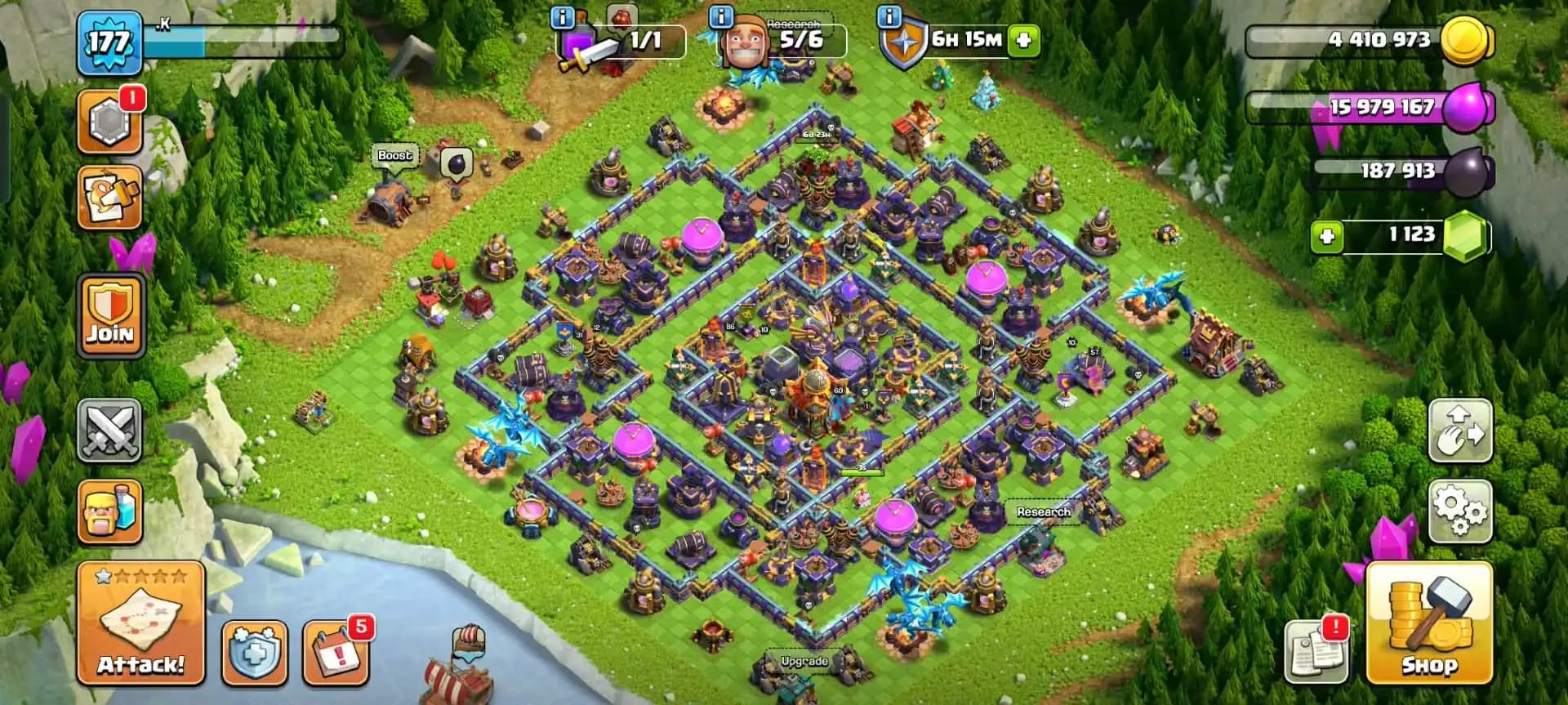
Task: Tap the info icon beside the shield timer
Action: coord(890,18)
